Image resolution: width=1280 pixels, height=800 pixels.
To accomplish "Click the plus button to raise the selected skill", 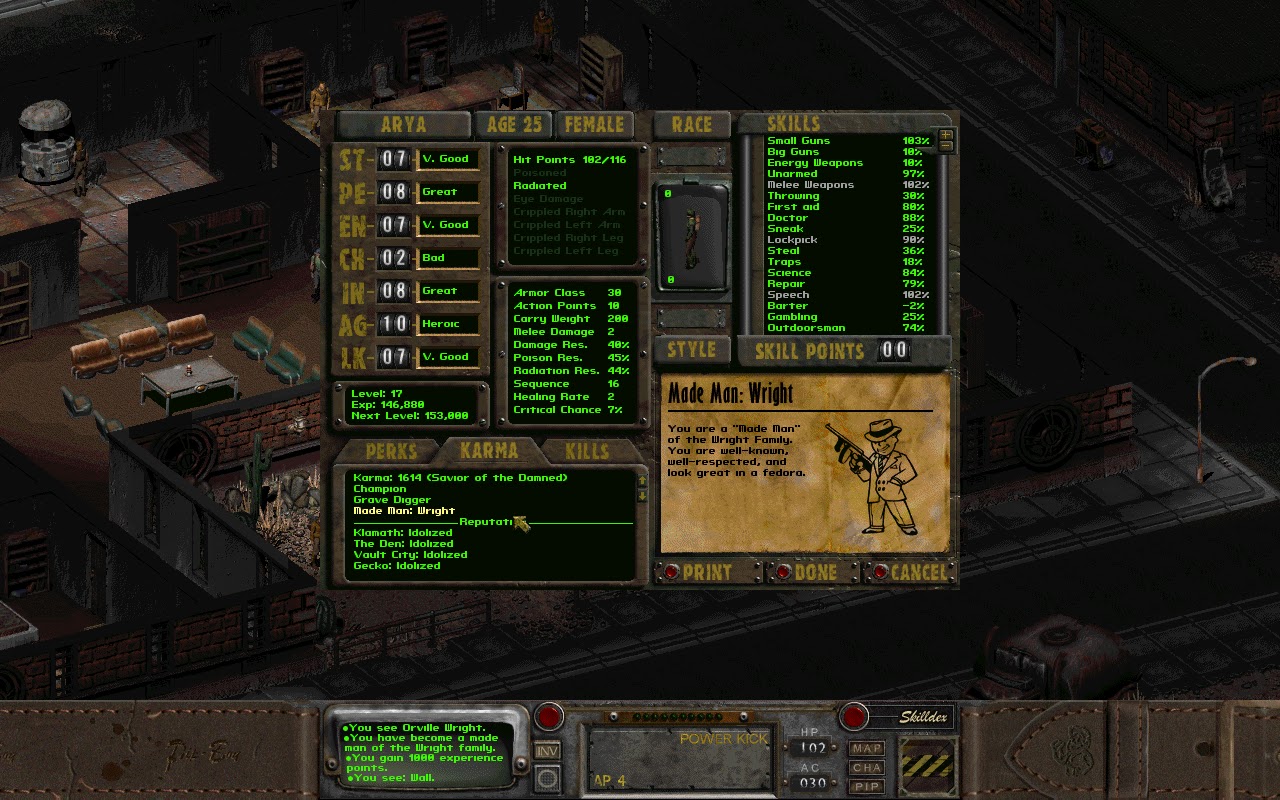I will click(945, 134).
